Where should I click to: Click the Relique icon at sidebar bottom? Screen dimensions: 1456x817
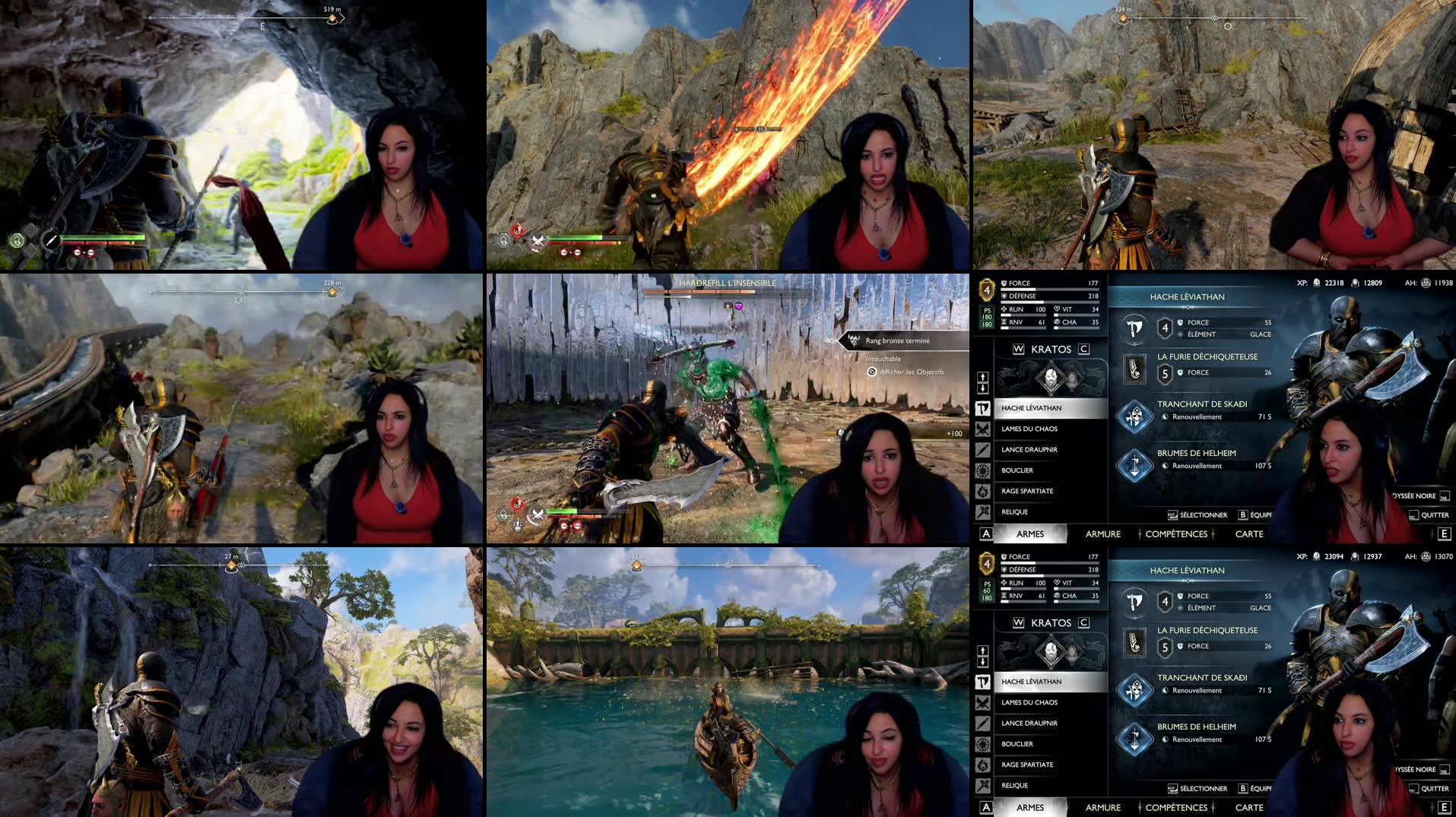coord(982,510)
